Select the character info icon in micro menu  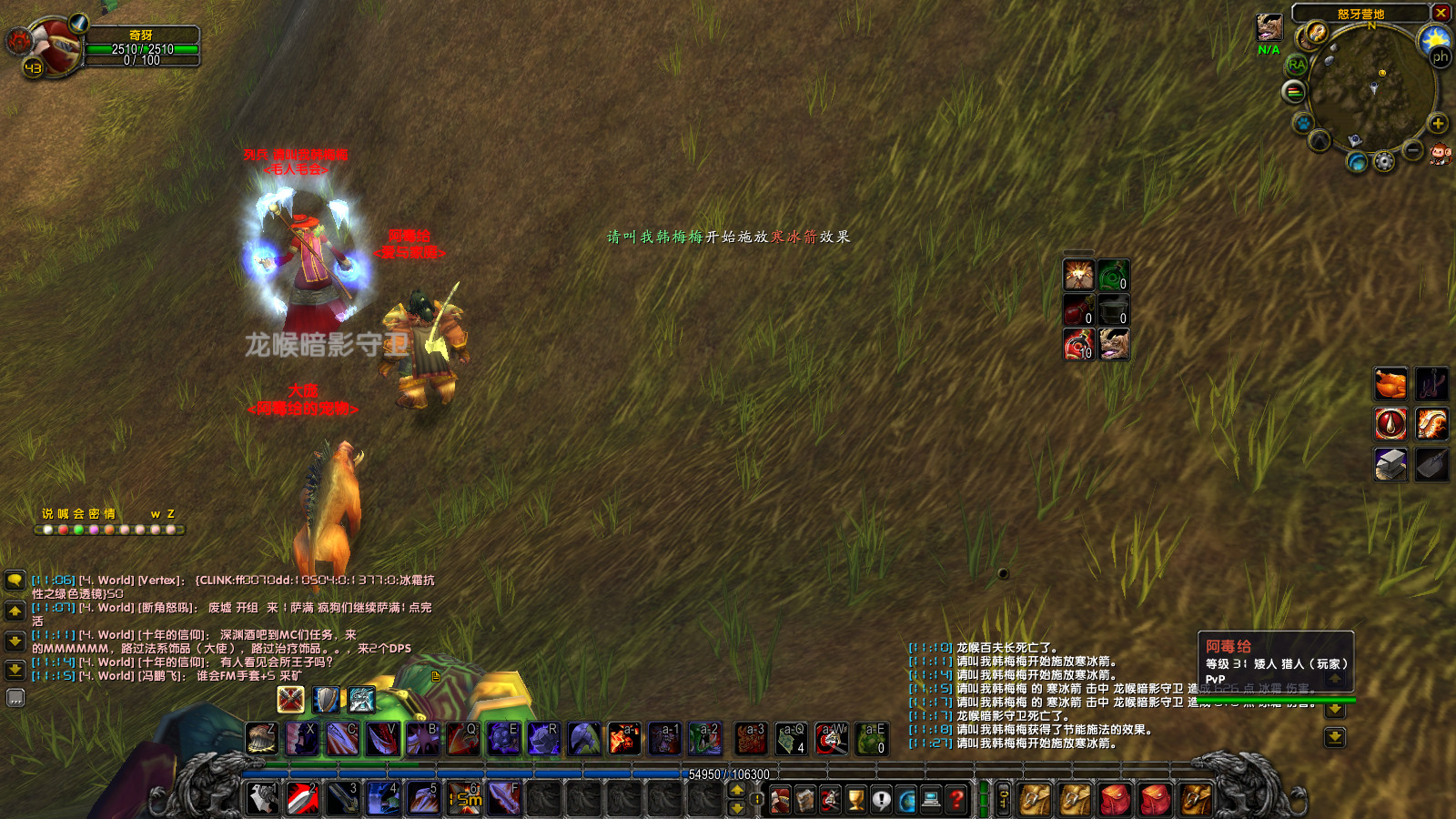coord(780,799)
